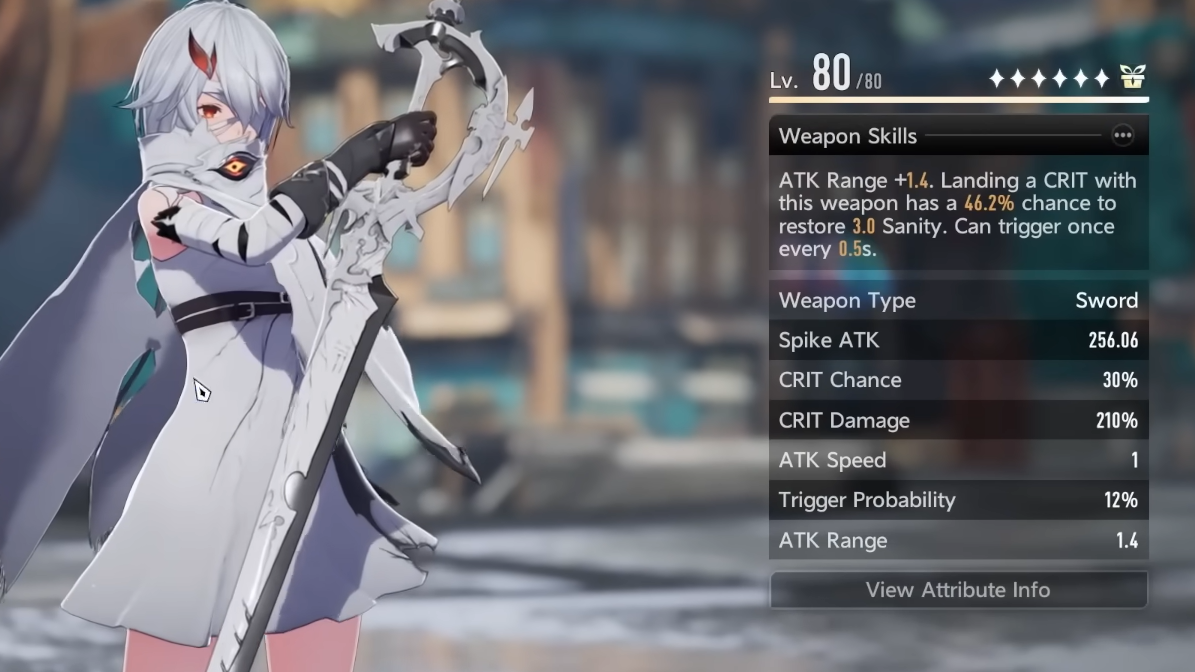Open the View Attribute Info panel

(x=958, y=590)
